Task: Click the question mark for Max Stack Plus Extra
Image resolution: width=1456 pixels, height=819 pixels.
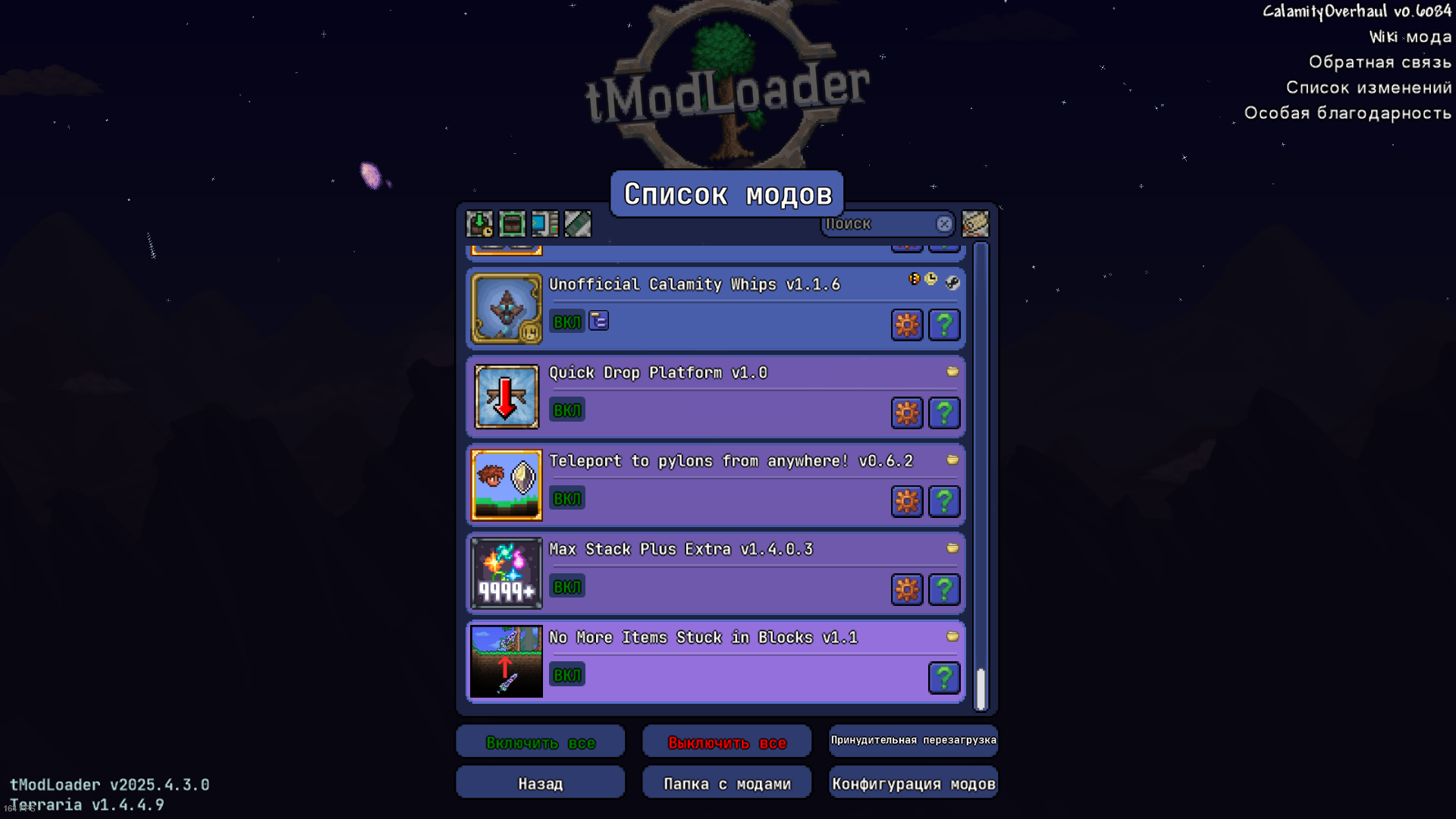Action: coord(944,589)
